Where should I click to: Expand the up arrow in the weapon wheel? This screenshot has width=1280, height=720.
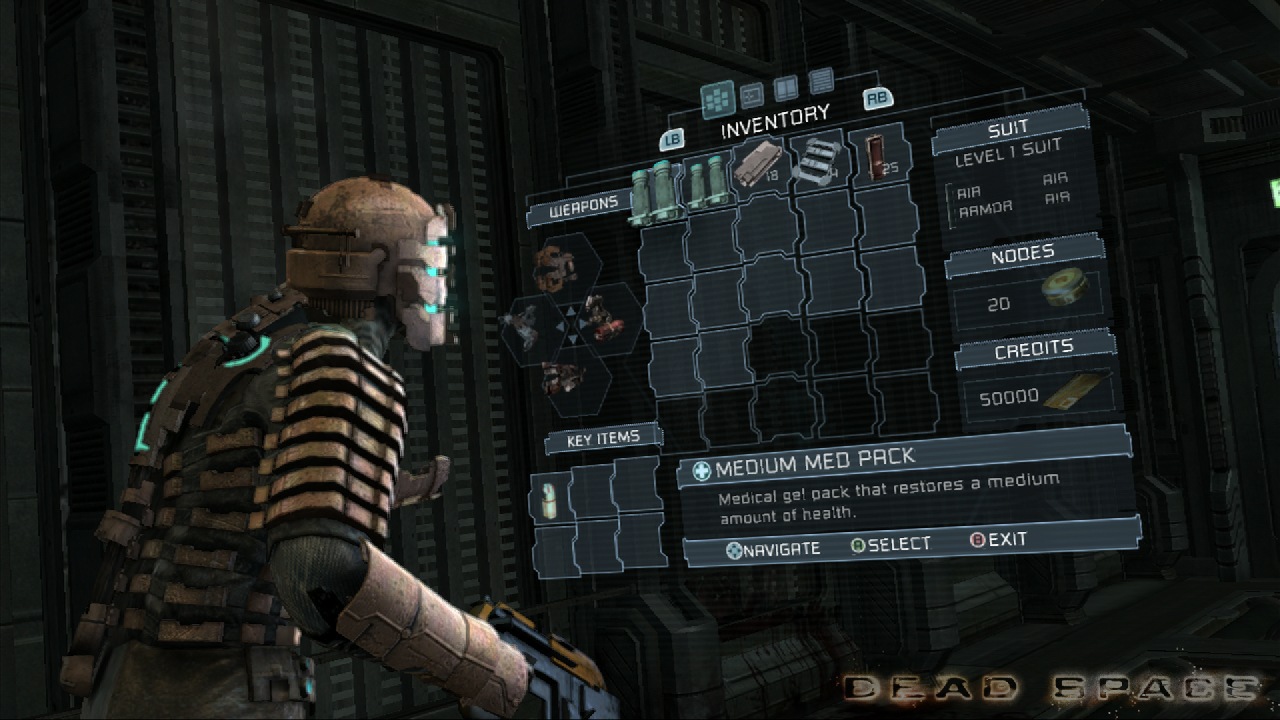570,311
